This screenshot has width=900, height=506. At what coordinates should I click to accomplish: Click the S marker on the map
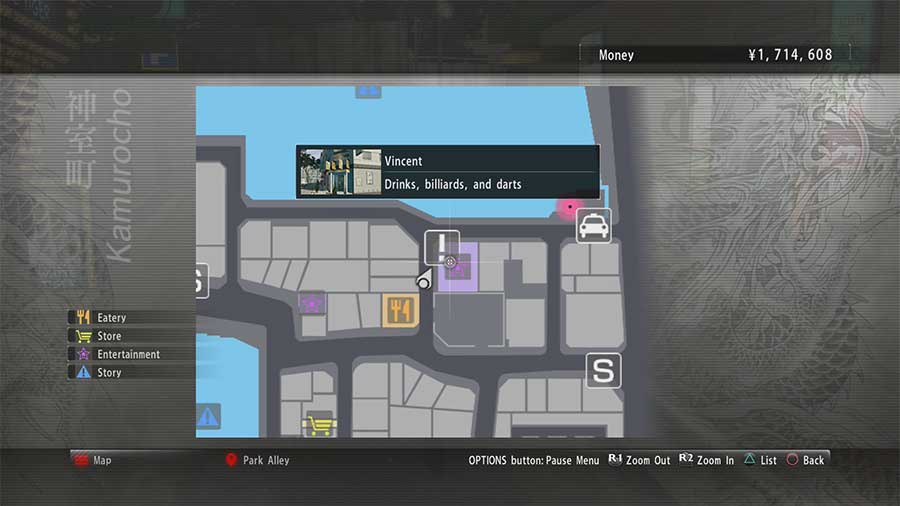603,370
